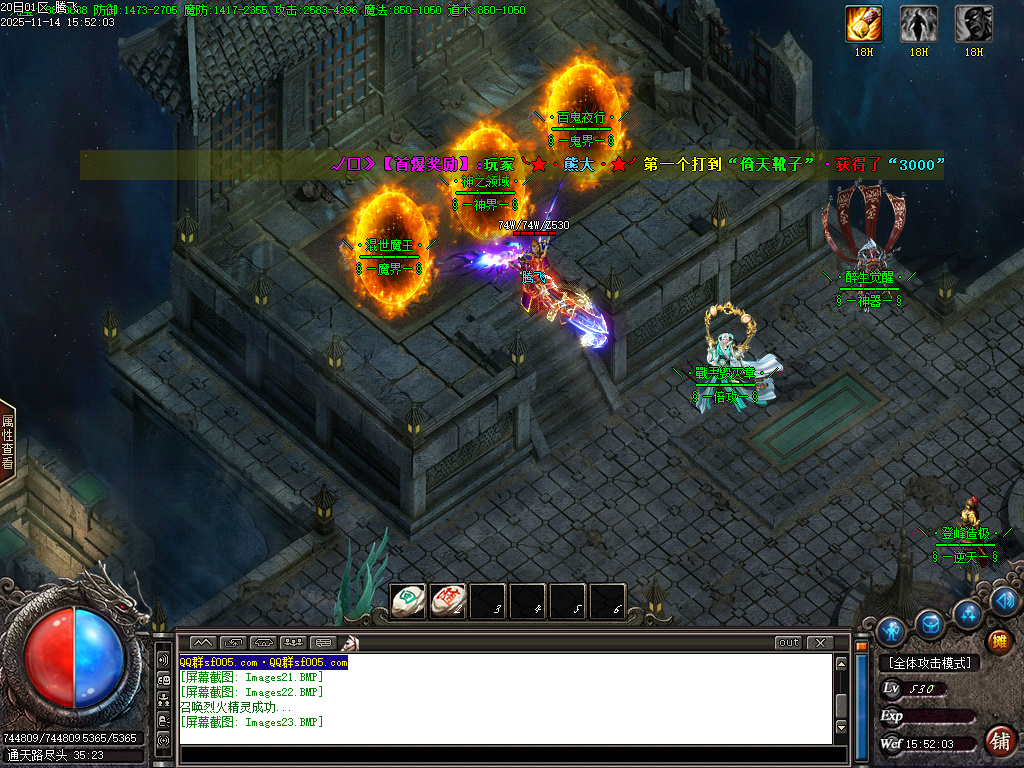Image resolution: width=1024 pixels, height=768 pixels.
Task: Open the character equipment panel icon
Action: point(891,631)
